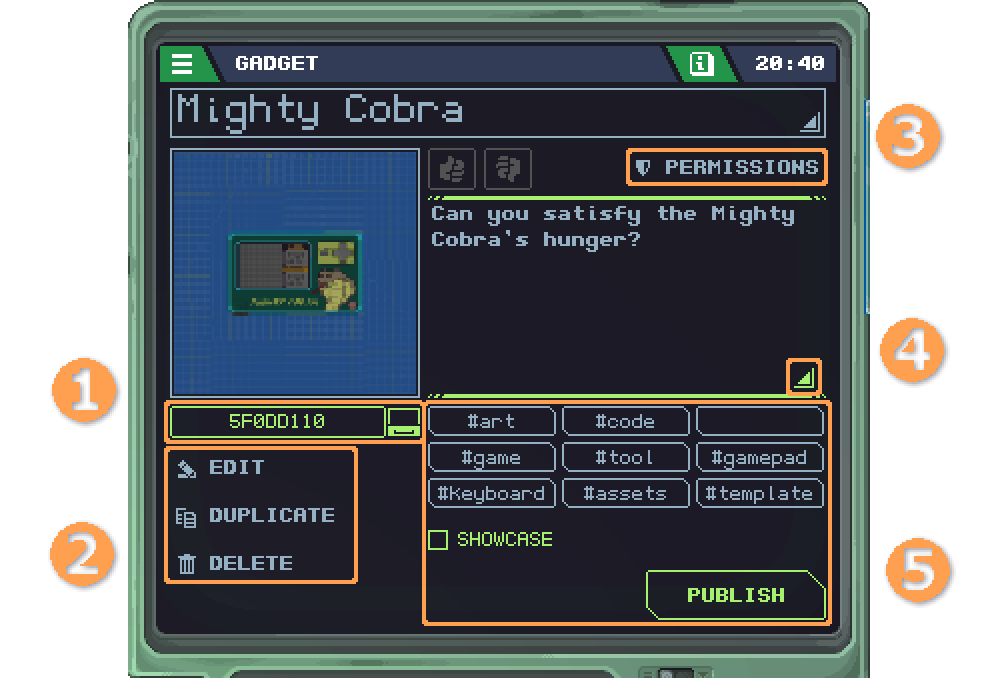Publish the gadget
The image size is (1000, 678).
pos(735,595)
